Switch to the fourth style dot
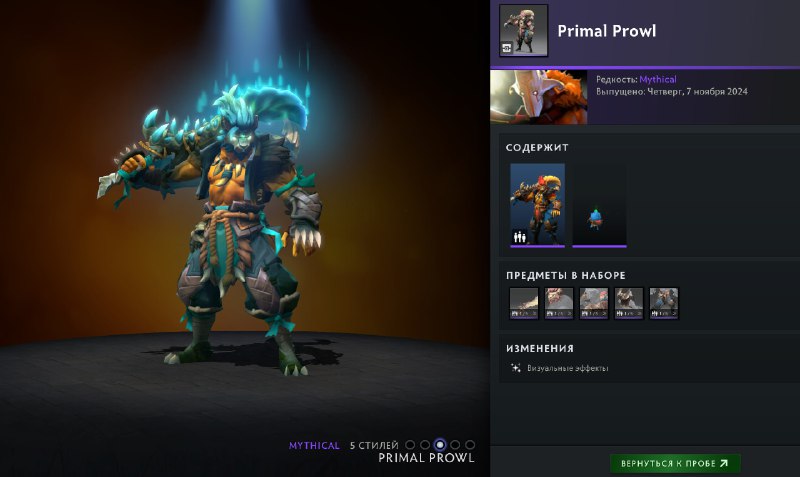Screen dimensions: 800x477 [x=455, y=444]
